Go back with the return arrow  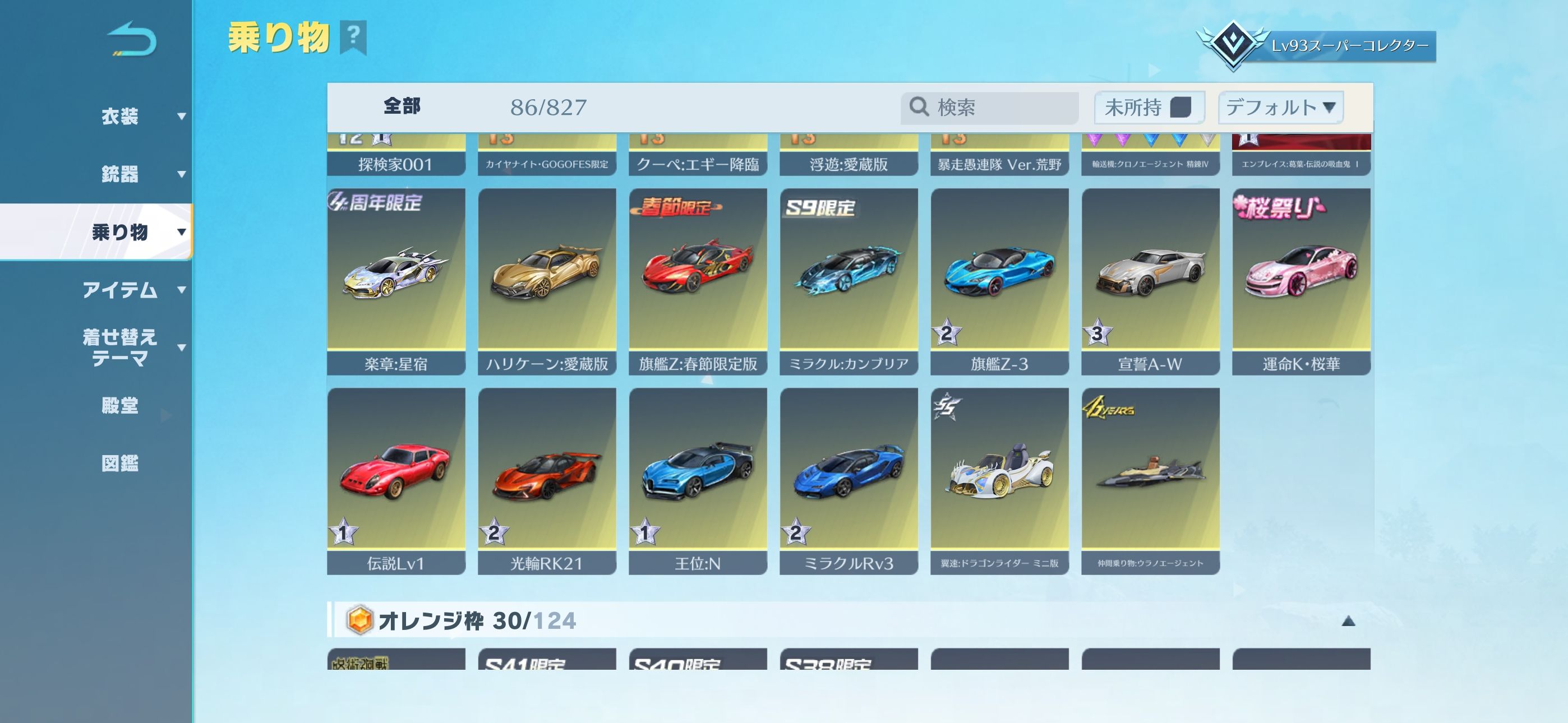(x=132, y=40)
